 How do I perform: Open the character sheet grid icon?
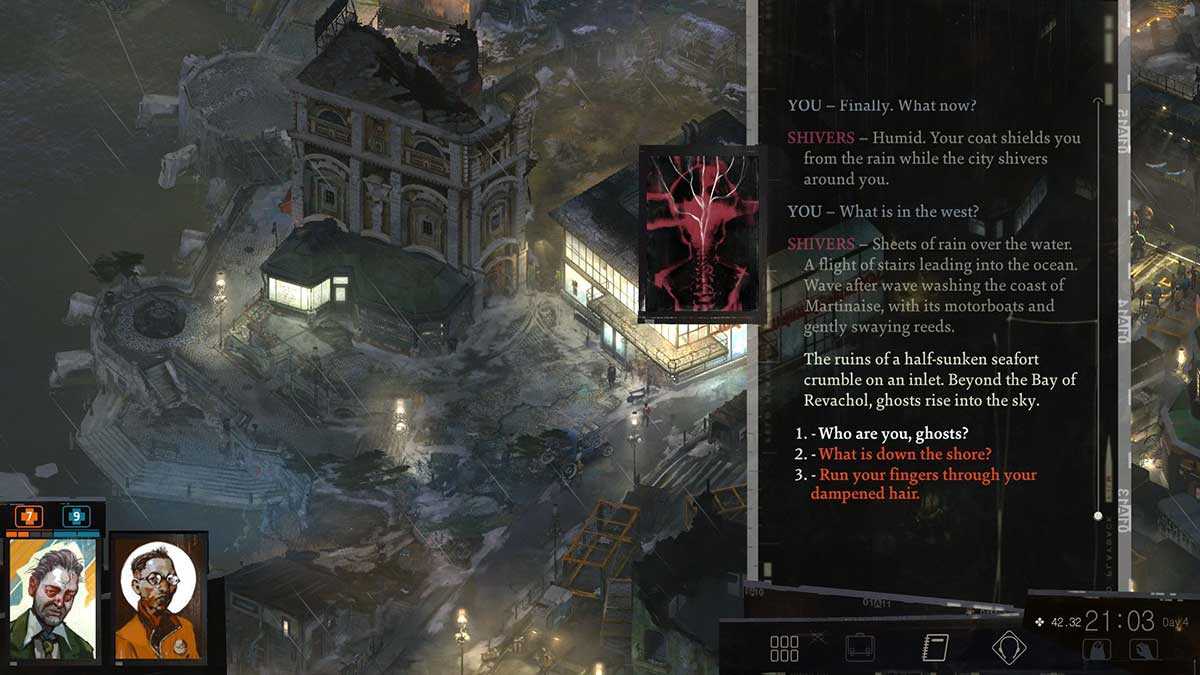click(x=784, y=648)
